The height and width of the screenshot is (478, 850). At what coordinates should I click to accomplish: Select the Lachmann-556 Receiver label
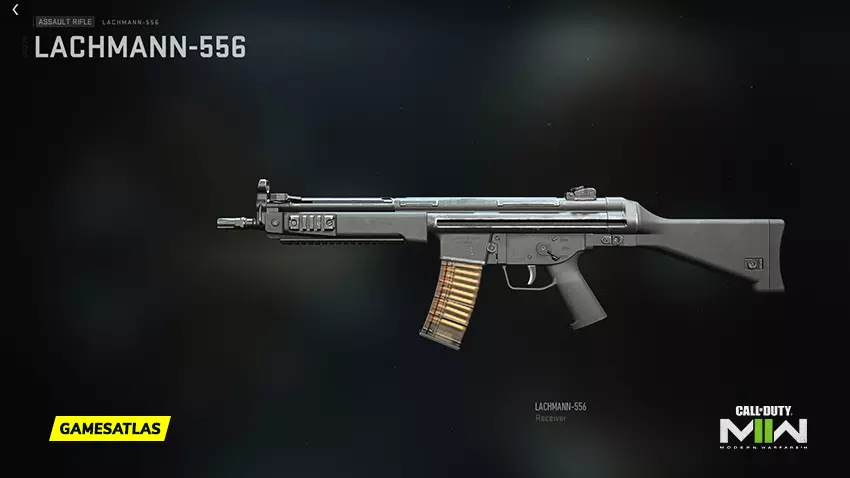[x=560, y=411]
